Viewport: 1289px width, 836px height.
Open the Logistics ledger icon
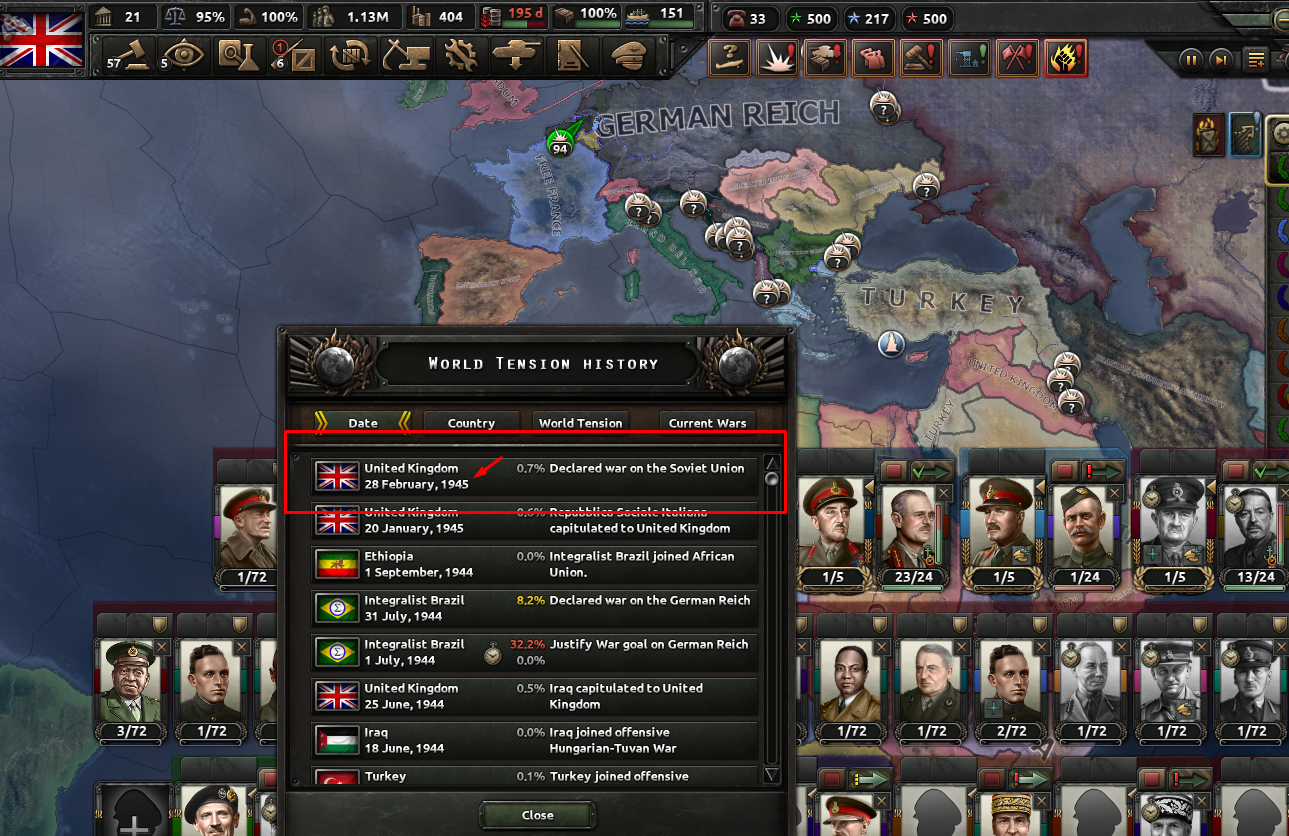[571, 57]
